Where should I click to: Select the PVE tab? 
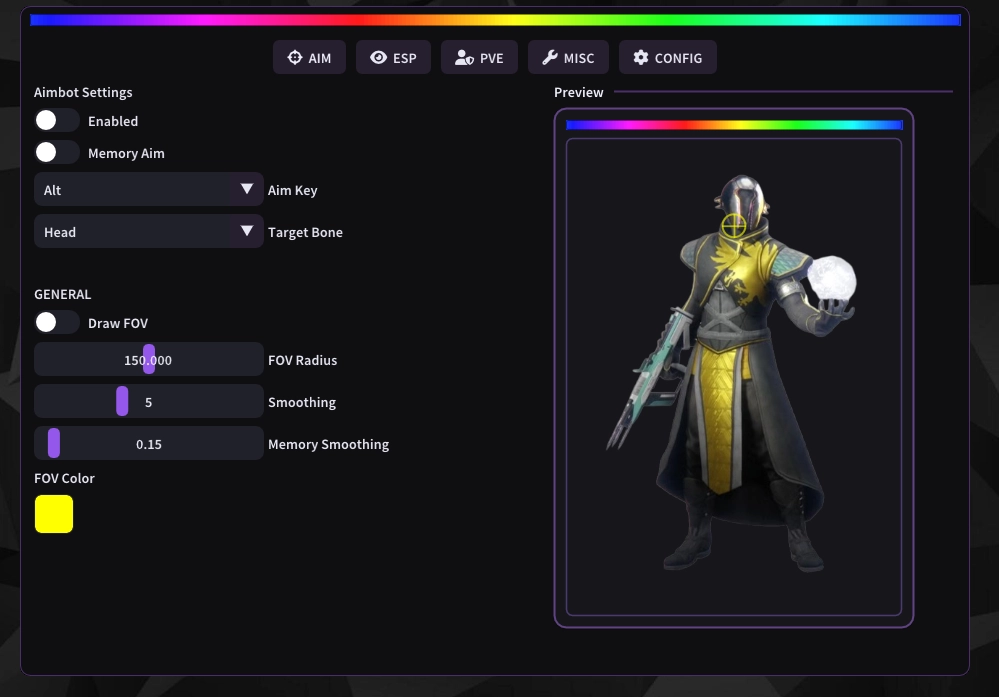479,58
